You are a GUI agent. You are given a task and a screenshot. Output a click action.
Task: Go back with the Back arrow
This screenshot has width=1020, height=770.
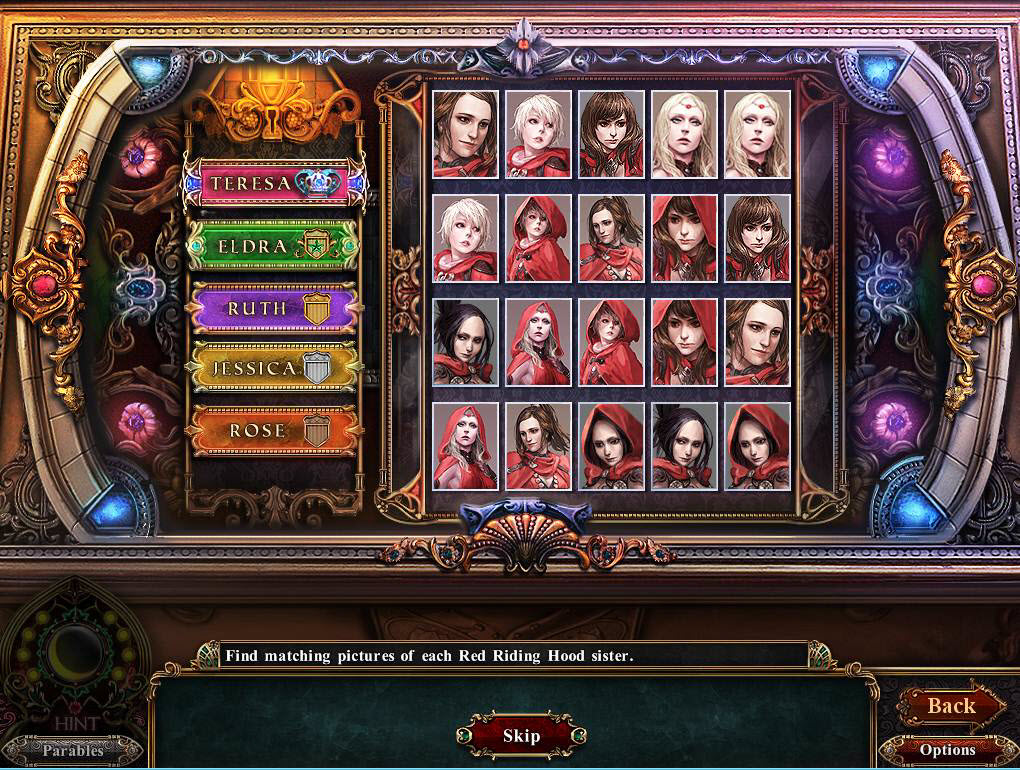tap(951, 706)
